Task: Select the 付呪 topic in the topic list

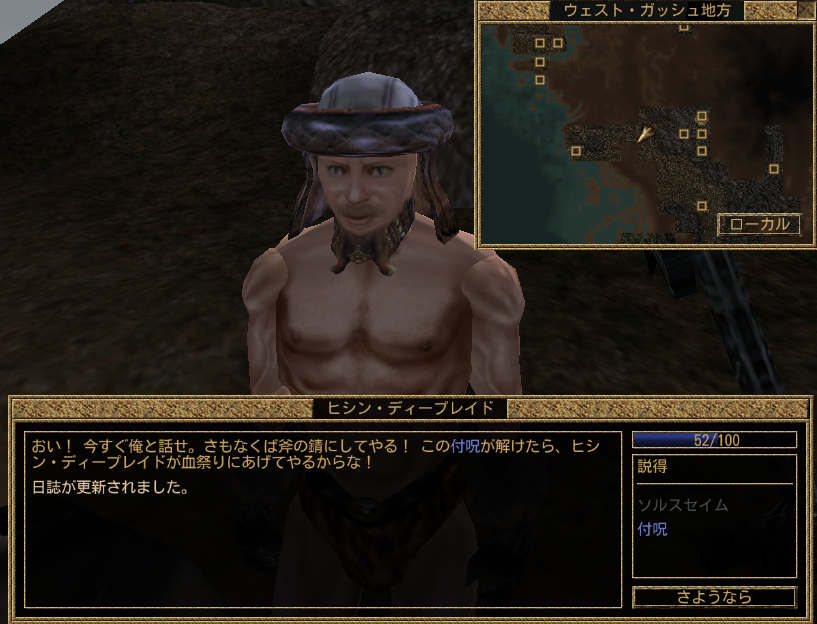Action: tap(652, 529)
